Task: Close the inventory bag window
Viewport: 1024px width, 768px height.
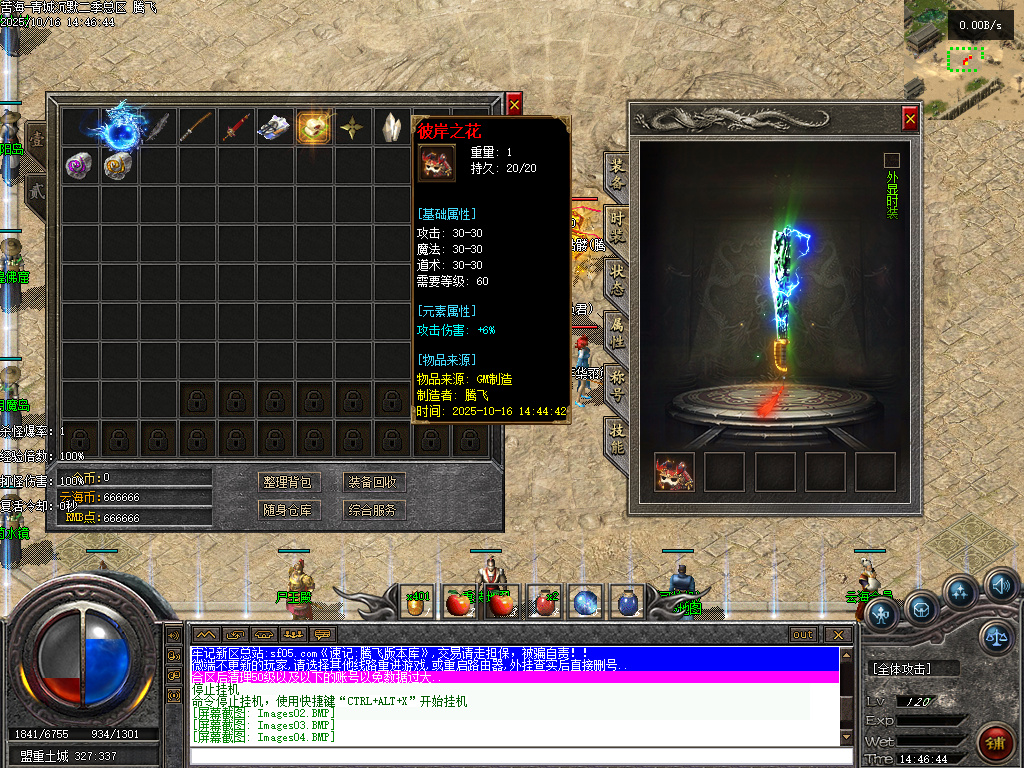Action: 514,103
